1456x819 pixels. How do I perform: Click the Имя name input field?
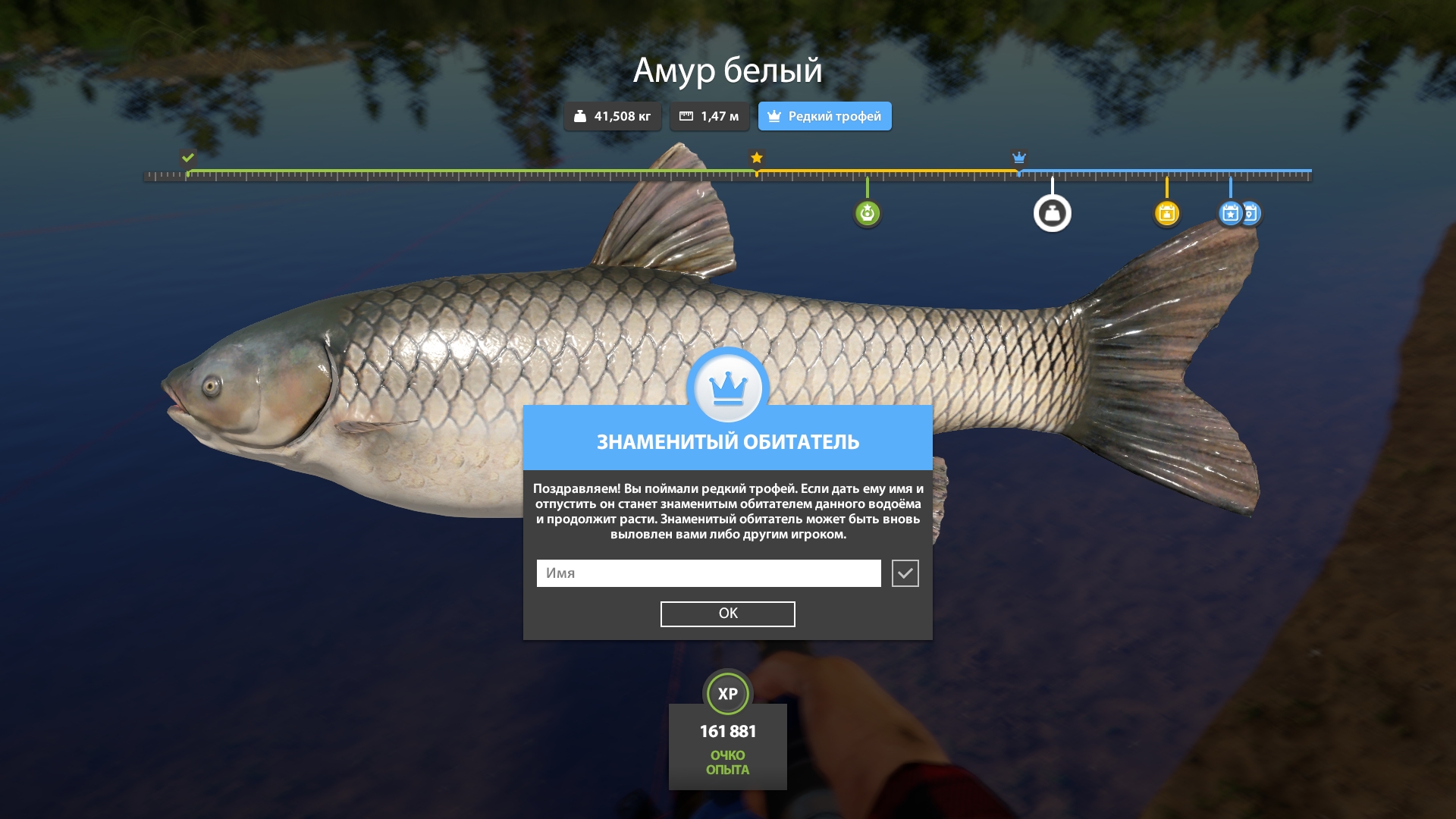[x=708, y=573]
